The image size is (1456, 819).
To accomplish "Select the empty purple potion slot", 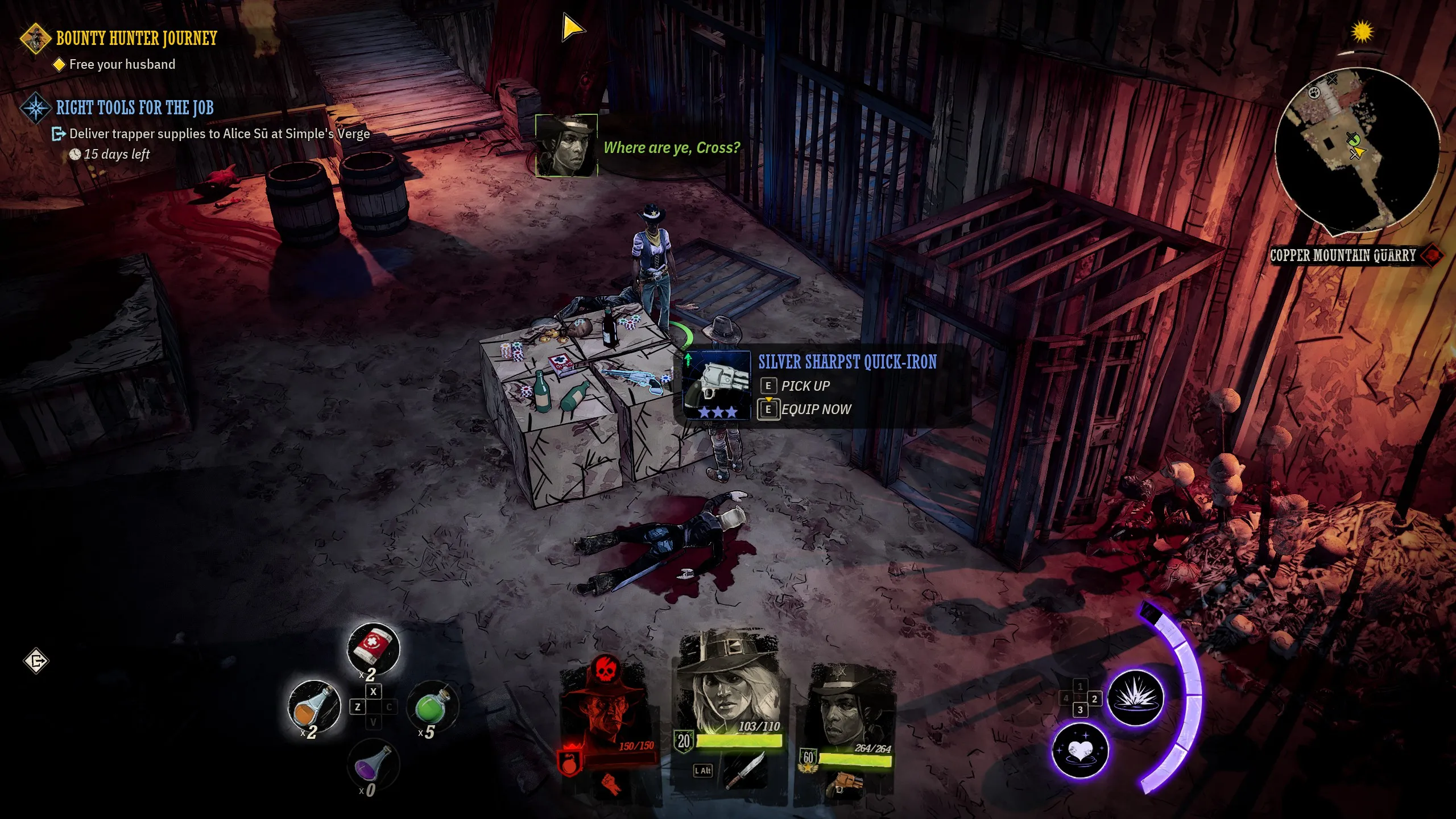I will coord(373,766).
